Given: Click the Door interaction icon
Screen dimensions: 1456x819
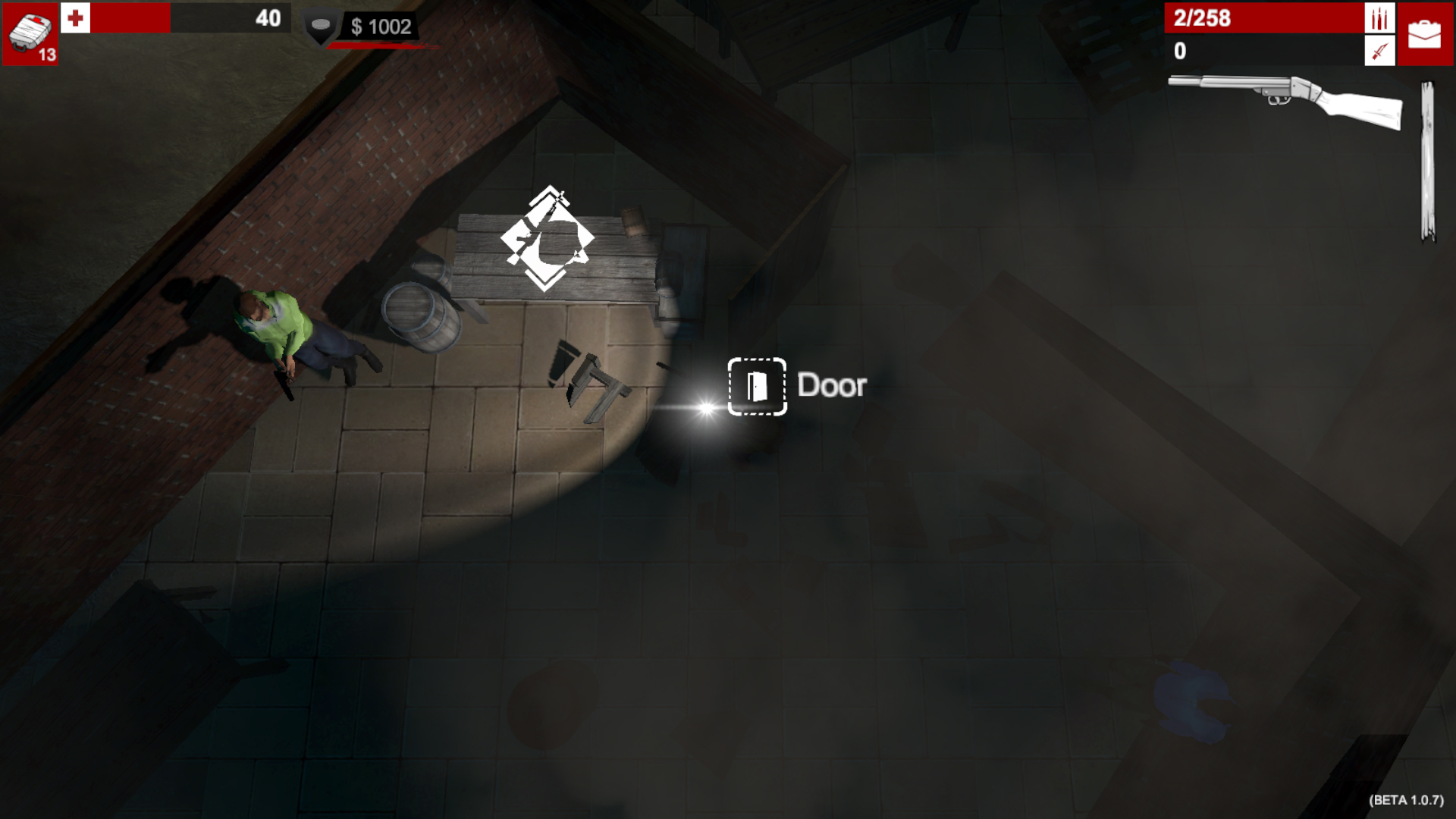Looking at the screenshot, I should pos(755,386).
